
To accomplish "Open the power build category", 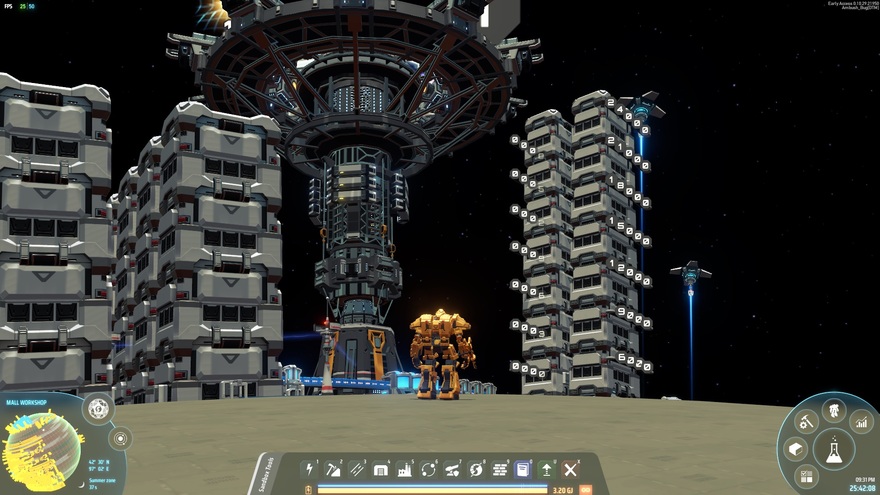I will pyautogui.click(x=310, y=469).
